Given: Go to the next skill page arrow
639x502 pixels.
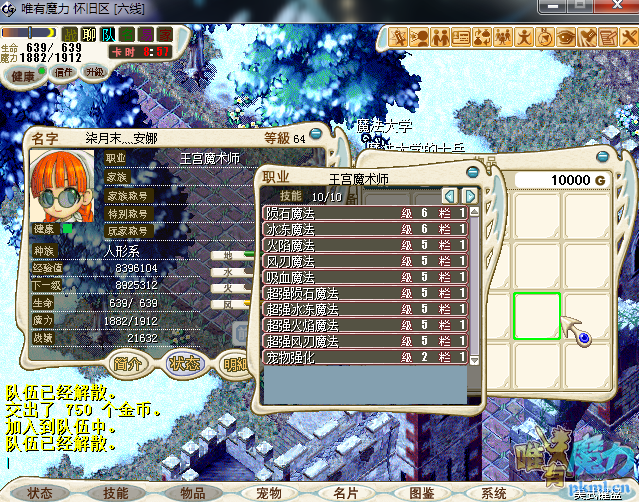Looking at the screenshot, I should (469, 196).
